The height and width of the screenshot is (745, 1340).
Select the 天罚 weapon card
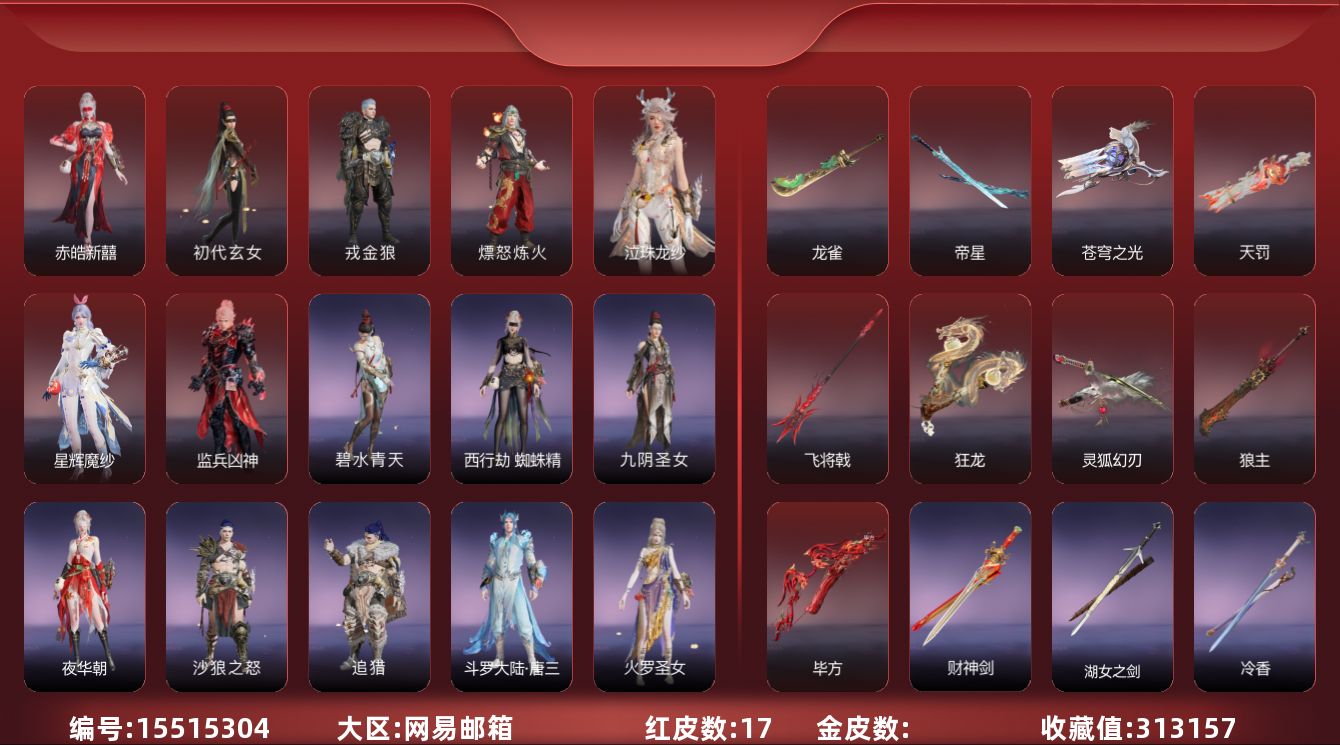click(1254, 180)
